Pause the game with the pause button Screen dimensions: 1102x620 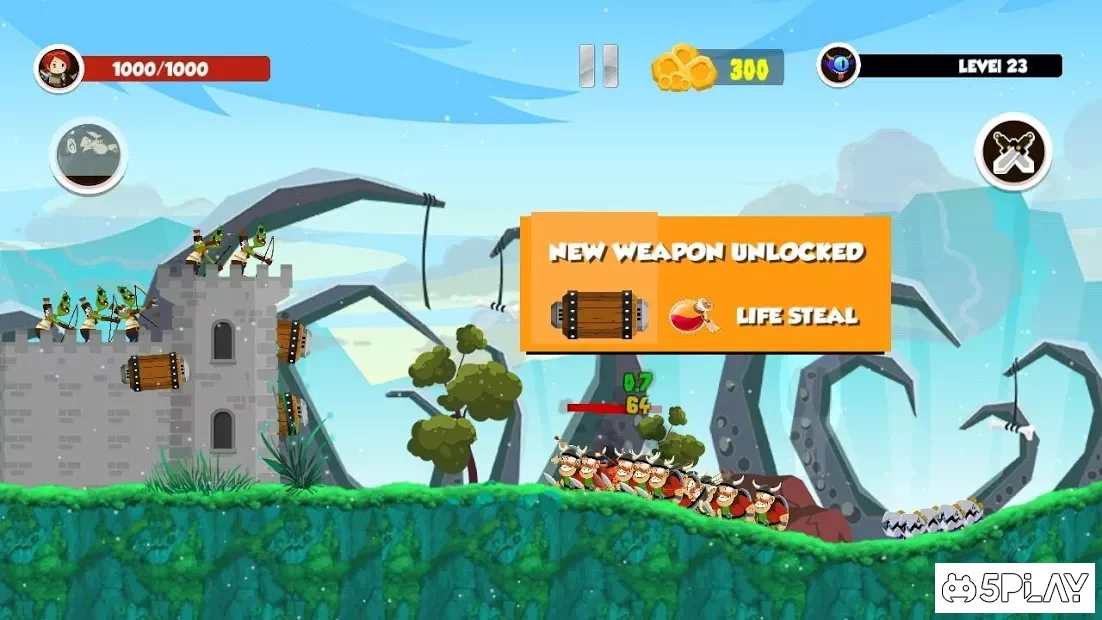pos(599,66)
